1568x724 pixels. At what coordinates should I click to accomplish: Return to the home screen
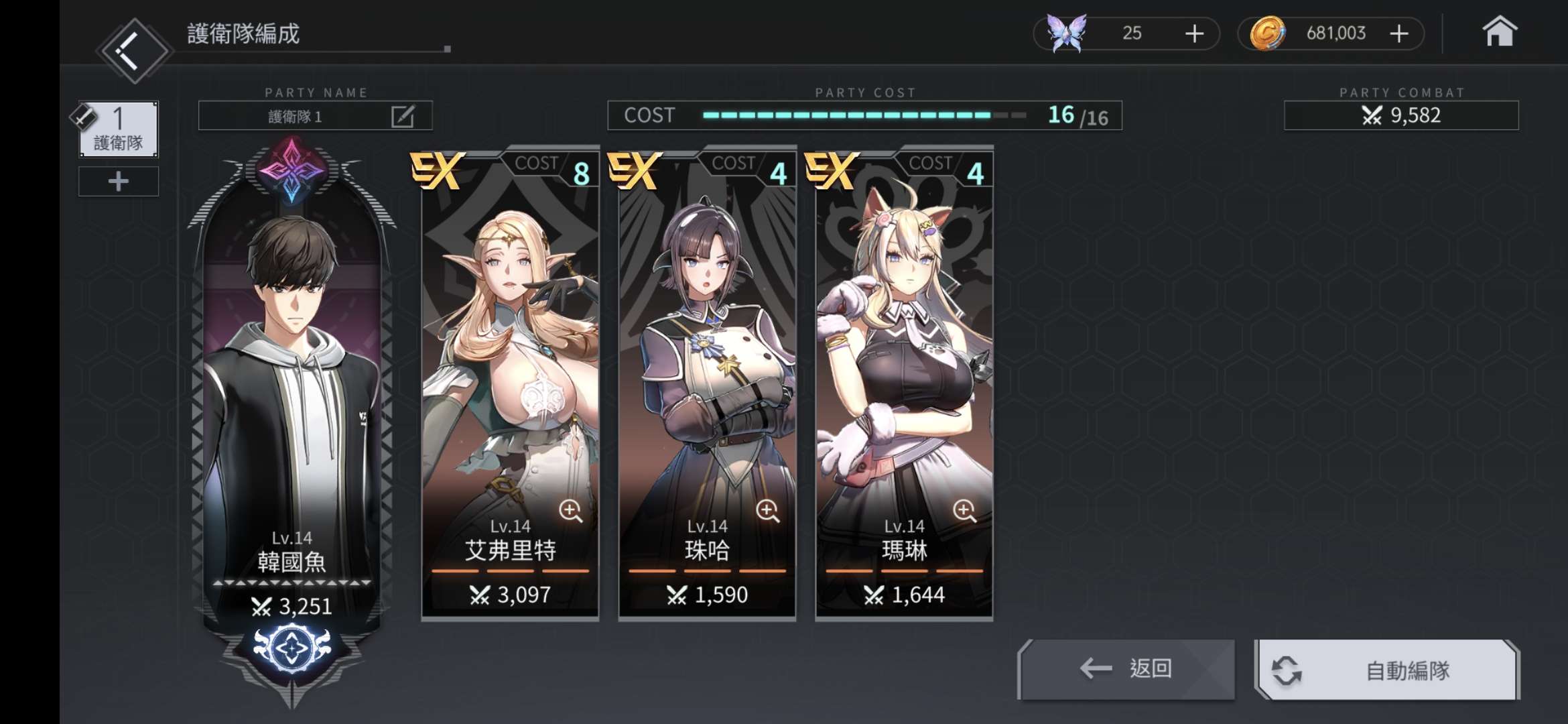point(1499,33)
